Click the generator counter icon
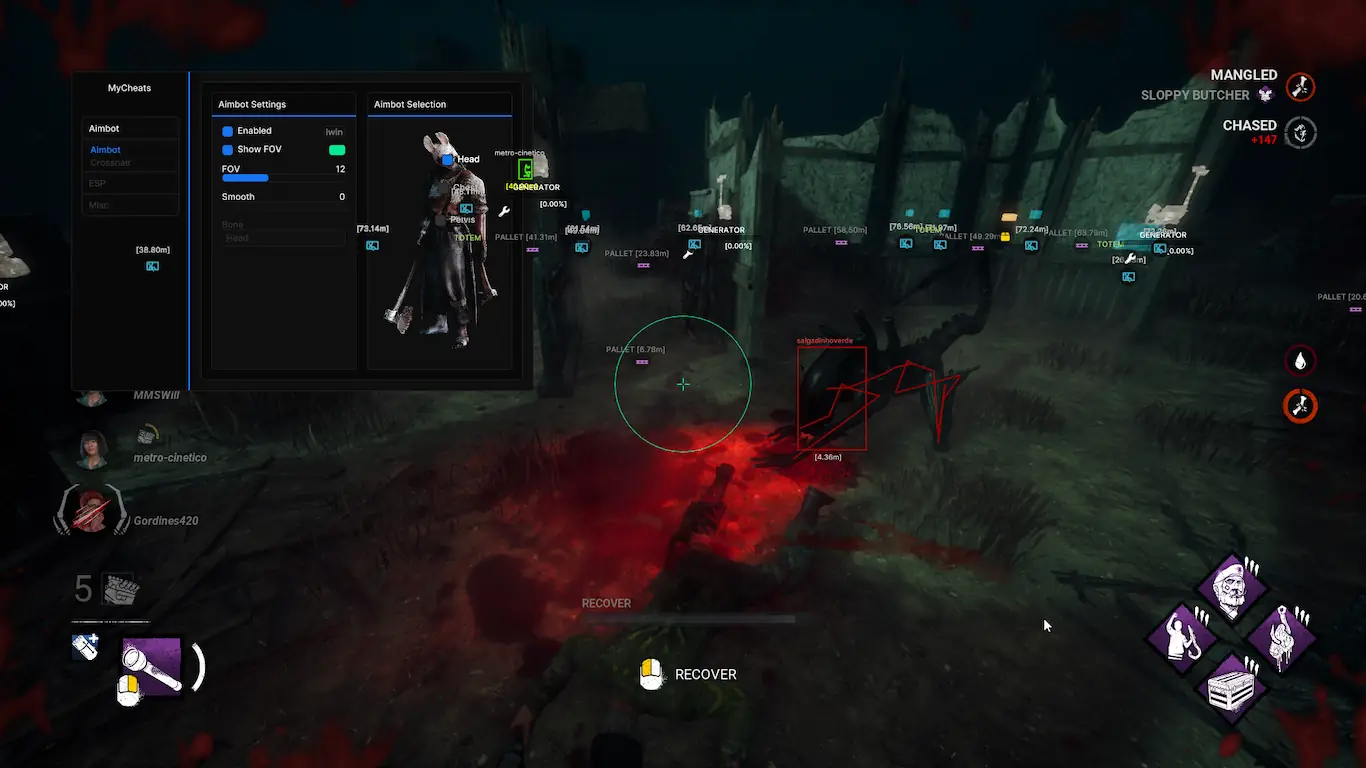1366x768 pixels. (x=121, y=589)
